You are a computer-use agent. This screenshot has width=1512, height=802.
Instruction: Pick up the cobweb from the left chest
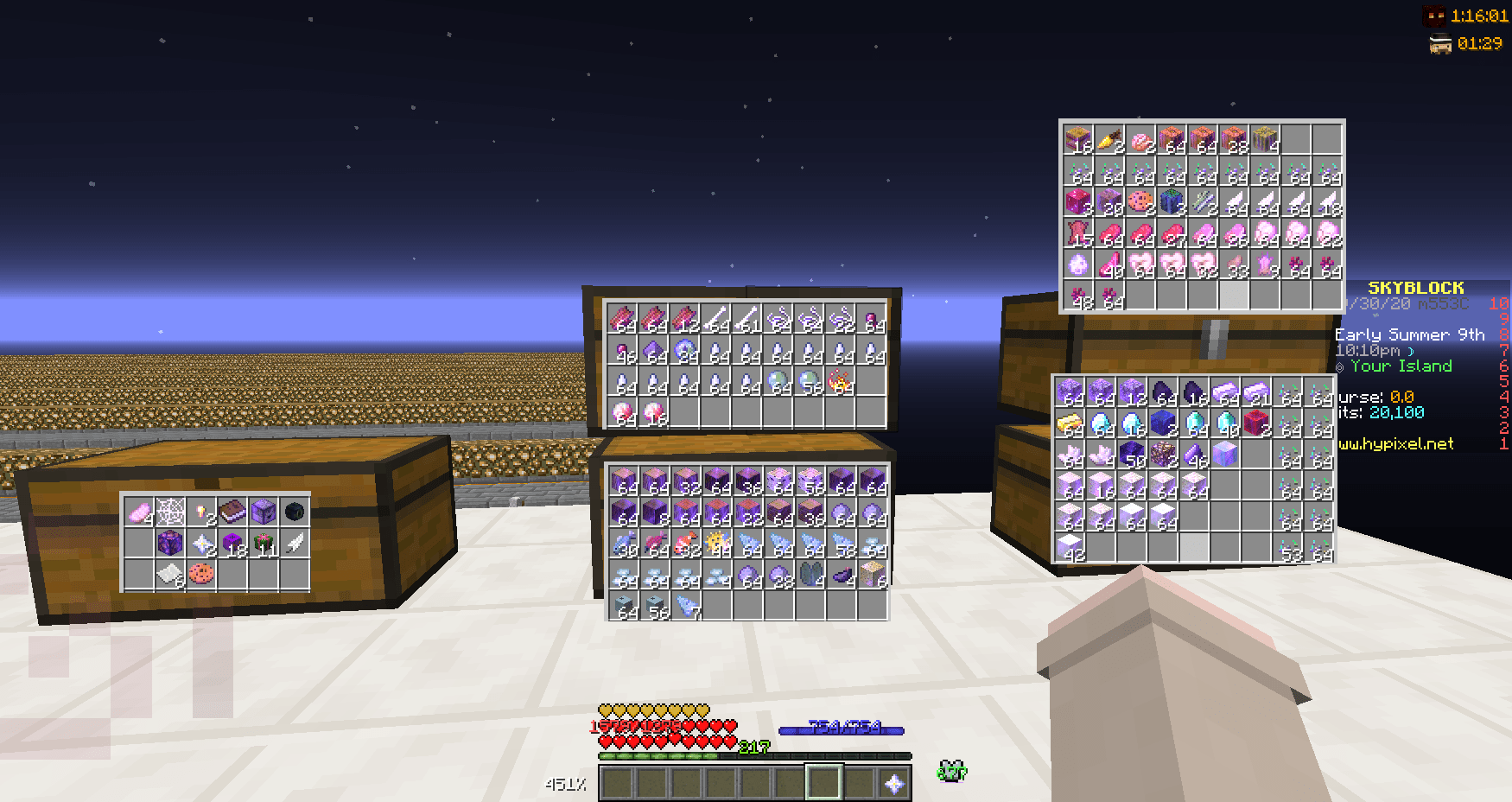point(170,512)
